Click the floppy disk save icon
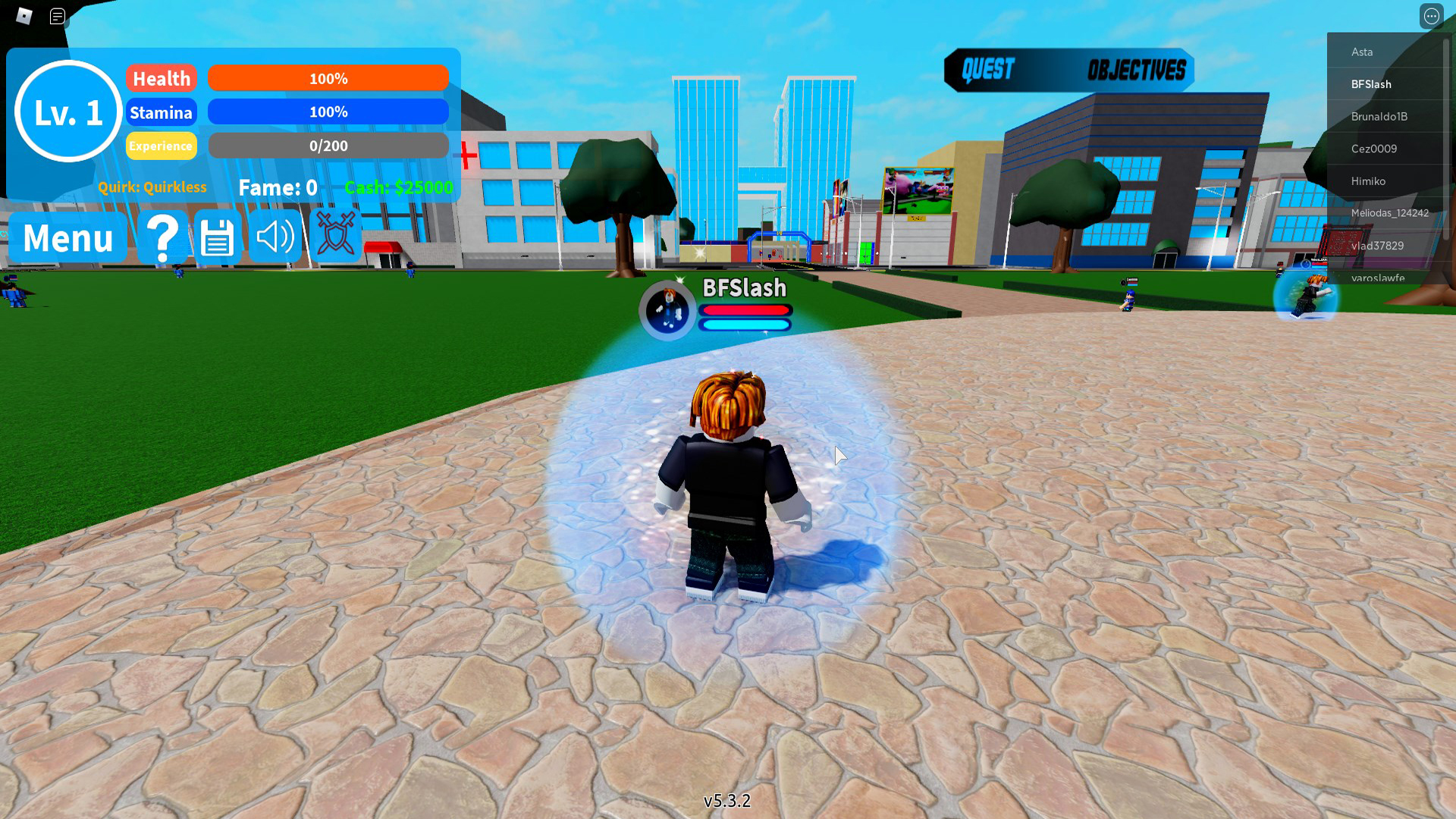1456x819 pixels. 218,237
